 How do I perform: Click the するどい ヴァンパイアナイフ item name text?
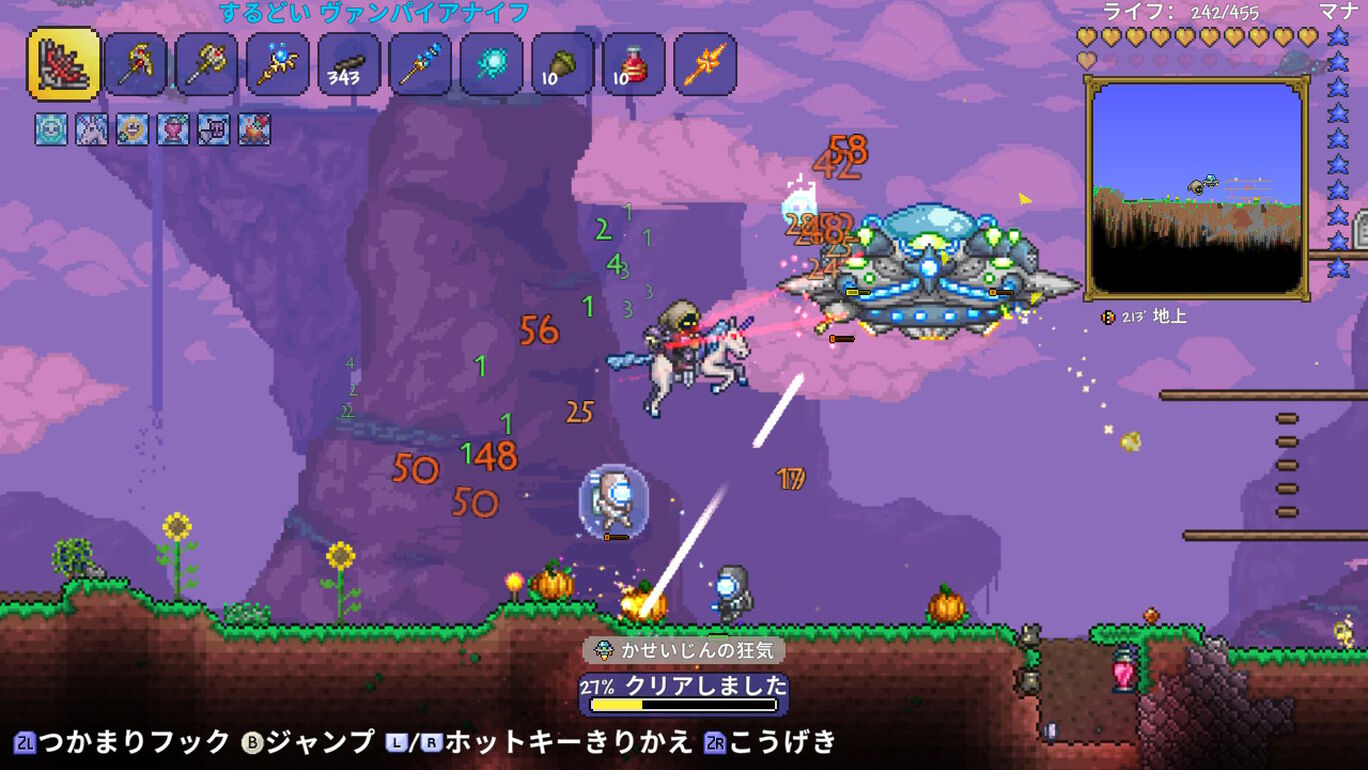click(368, 11)
